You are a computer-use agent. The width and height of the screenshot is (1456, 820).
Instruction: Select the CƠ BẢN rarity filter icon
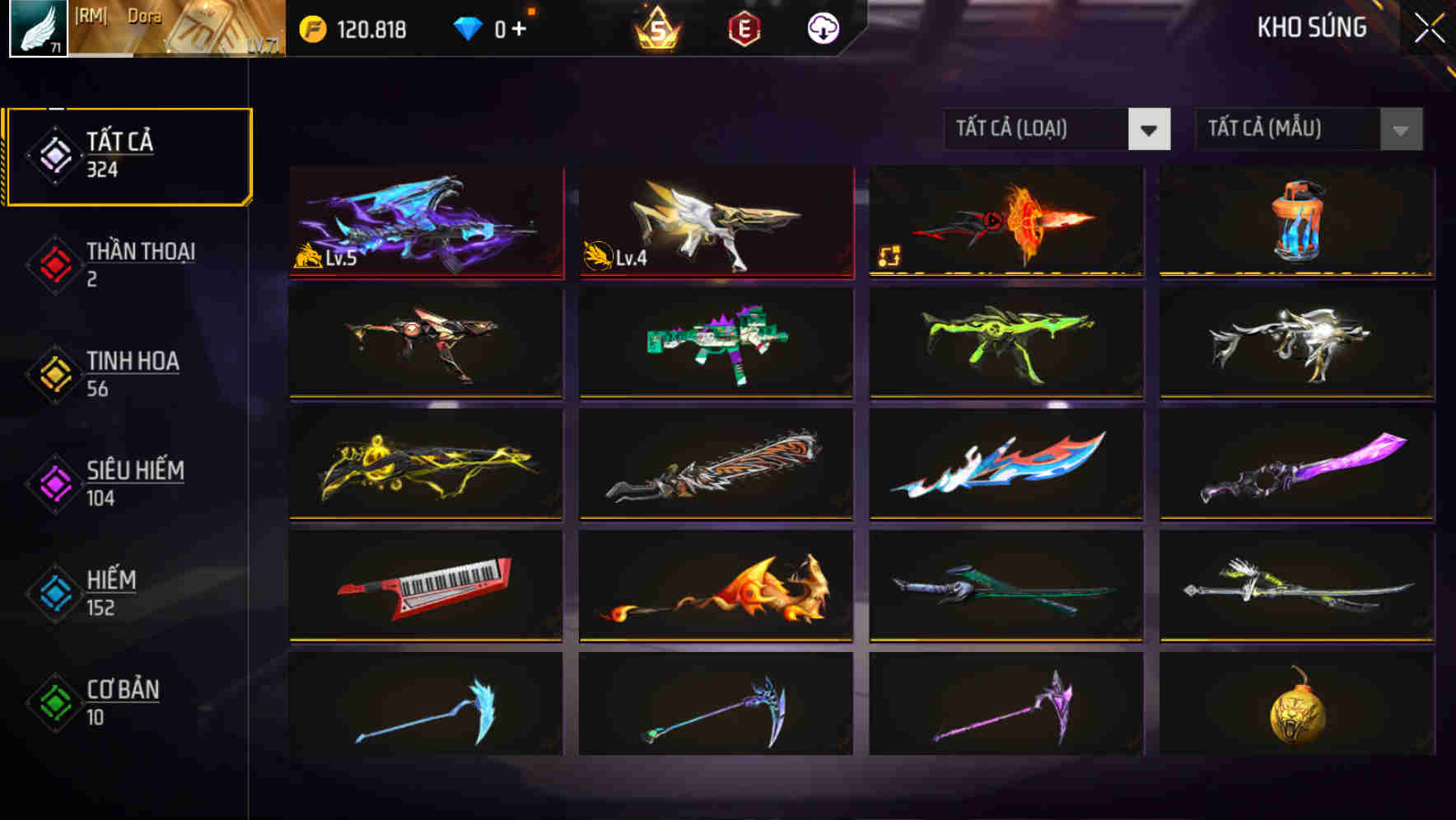(54, 701)
